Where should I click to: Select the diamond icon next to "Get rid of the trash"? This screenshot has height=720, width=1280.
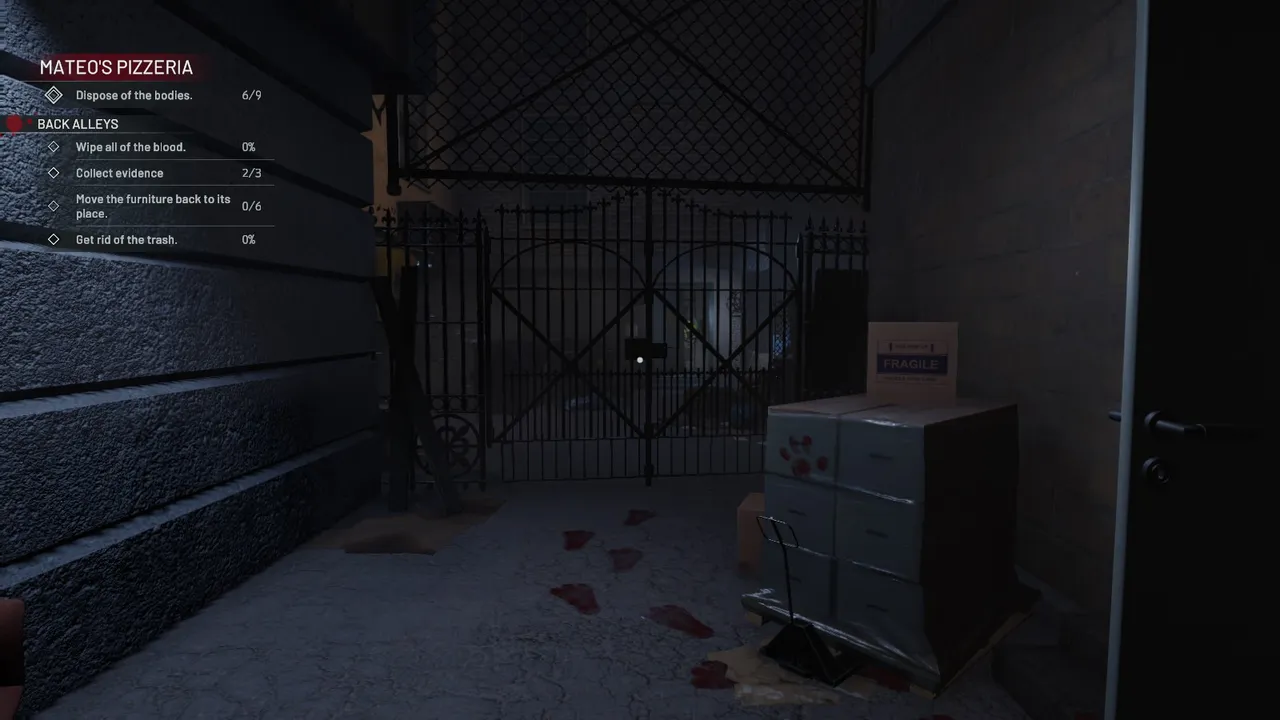[x=54, y=239]
